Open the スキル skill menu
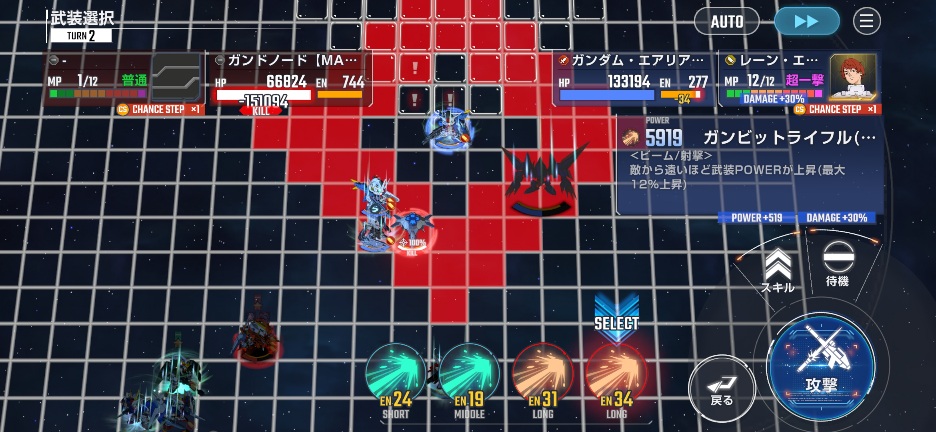The height and width of the screenshot is (432, 936). point(777,271)
